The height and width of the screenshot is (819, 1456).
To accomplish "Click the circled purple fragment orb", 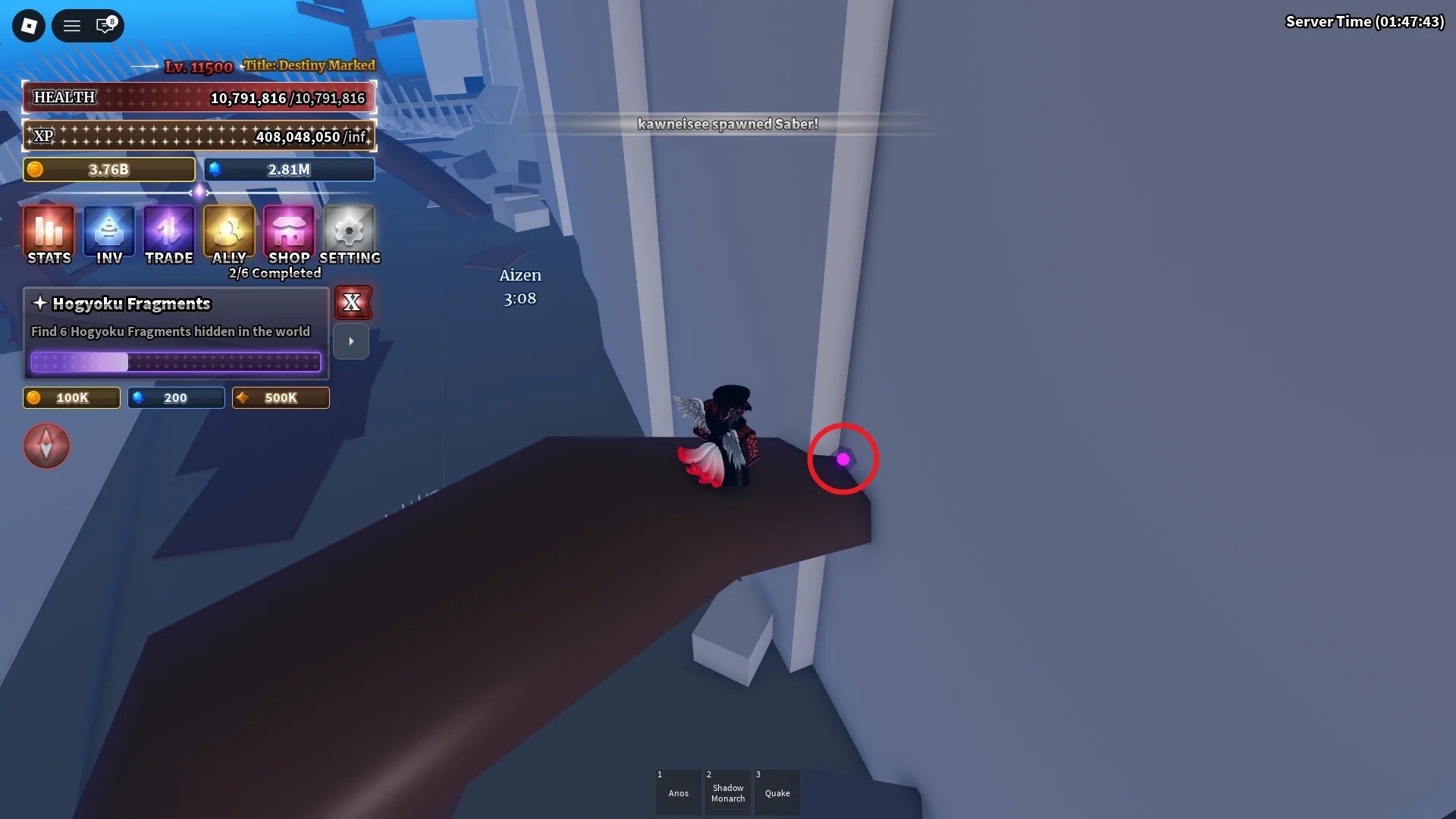I will pos(843,459).
